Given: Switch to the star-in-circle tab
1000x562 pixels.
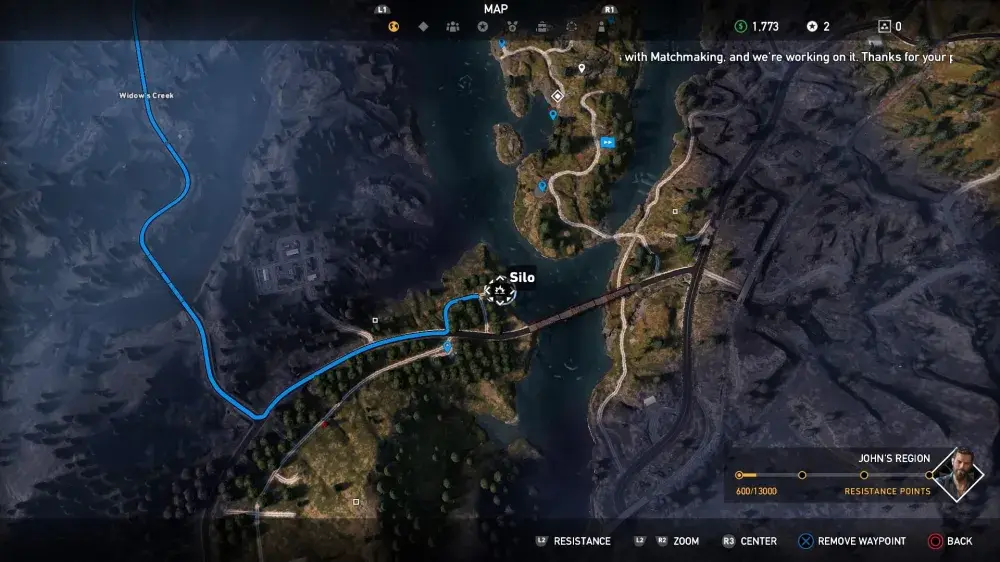Looking at the screenshot, I should point(483,27).
